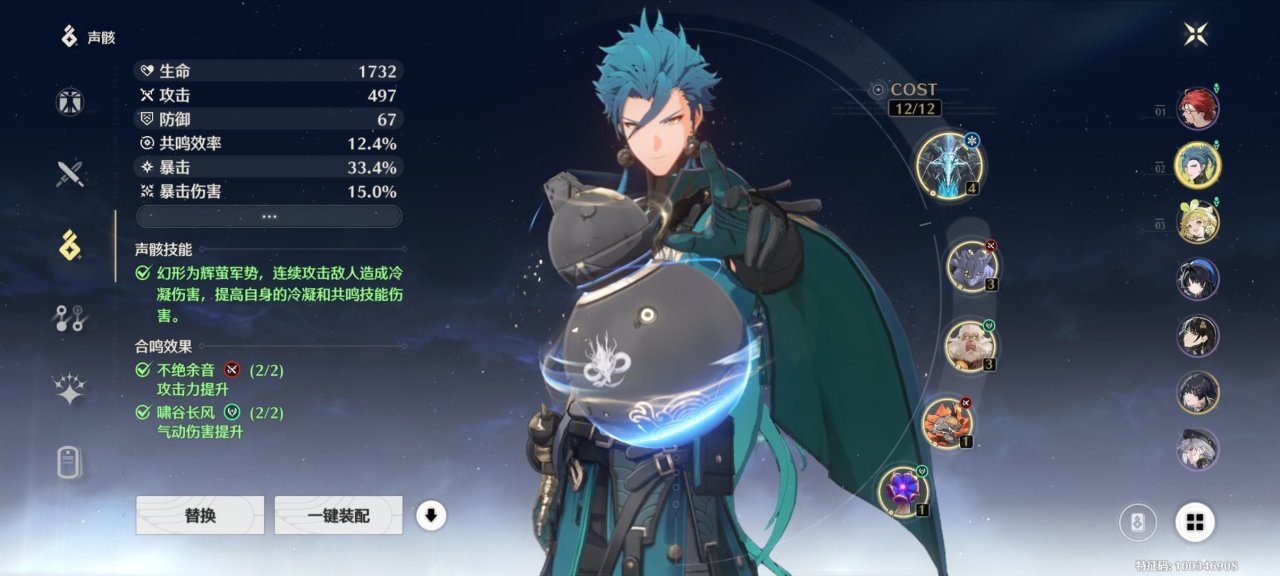This screenshot has height=576, width=1280.
Task: Switch to the bottom dossier card tab
Action: [70, 463]
